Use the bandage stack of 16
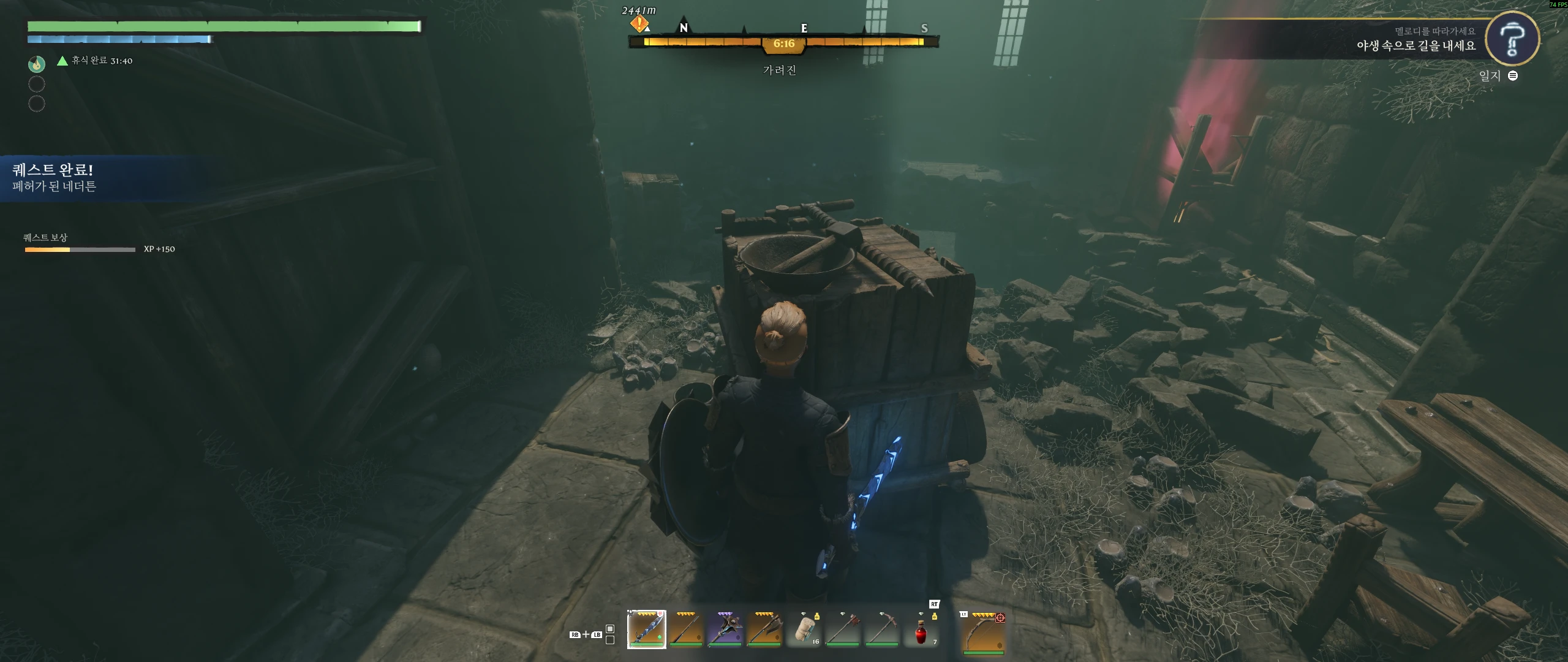The image size is (1568, 662). [x=804, y=629]
